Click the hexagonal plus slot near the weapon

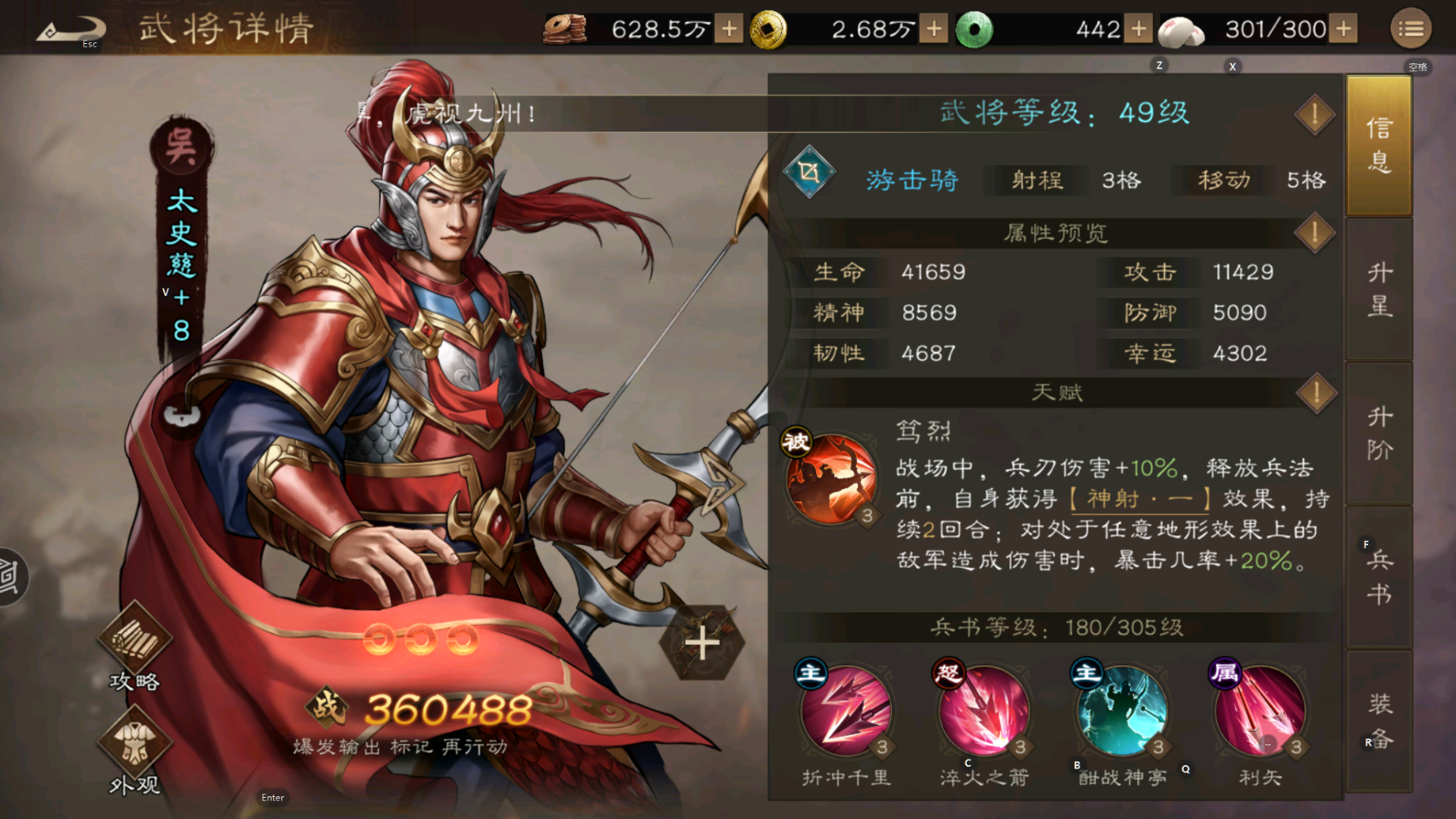point(703,644)
